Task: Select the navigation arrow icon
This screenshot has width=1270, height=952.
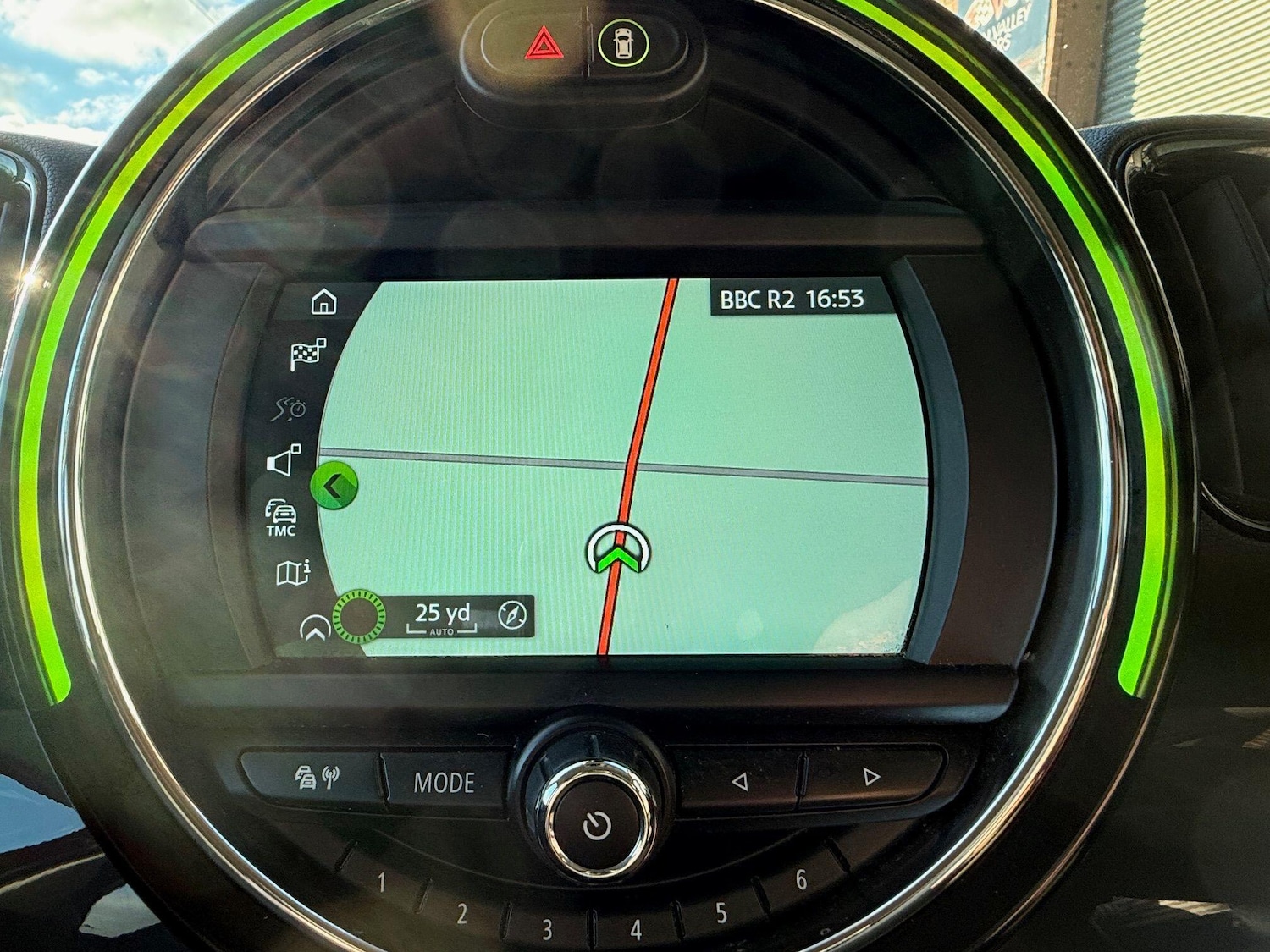Action: click(313, 629)
